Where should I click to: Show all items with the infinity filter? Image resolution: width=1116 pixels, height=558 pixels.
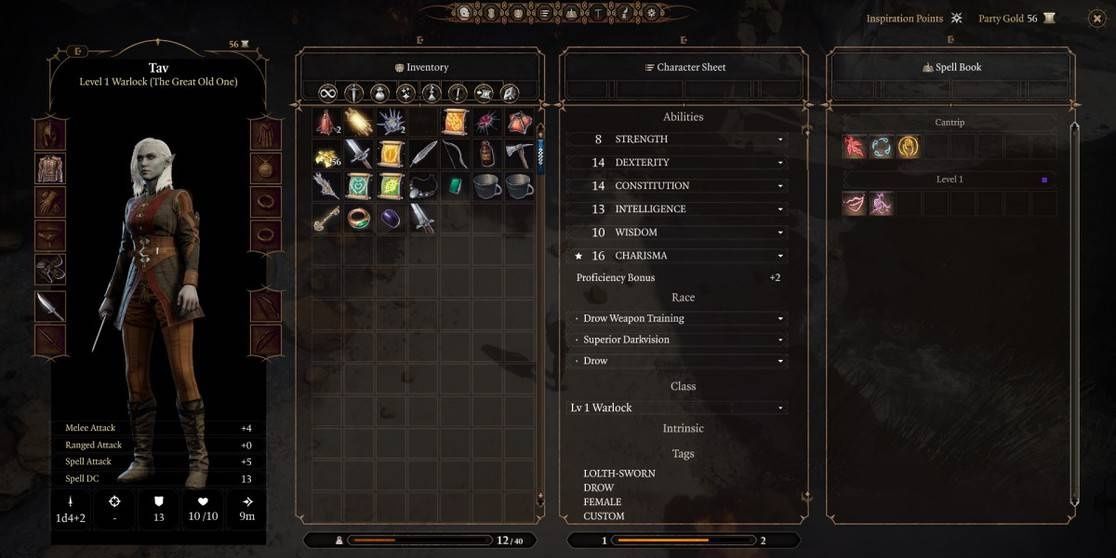326,93
